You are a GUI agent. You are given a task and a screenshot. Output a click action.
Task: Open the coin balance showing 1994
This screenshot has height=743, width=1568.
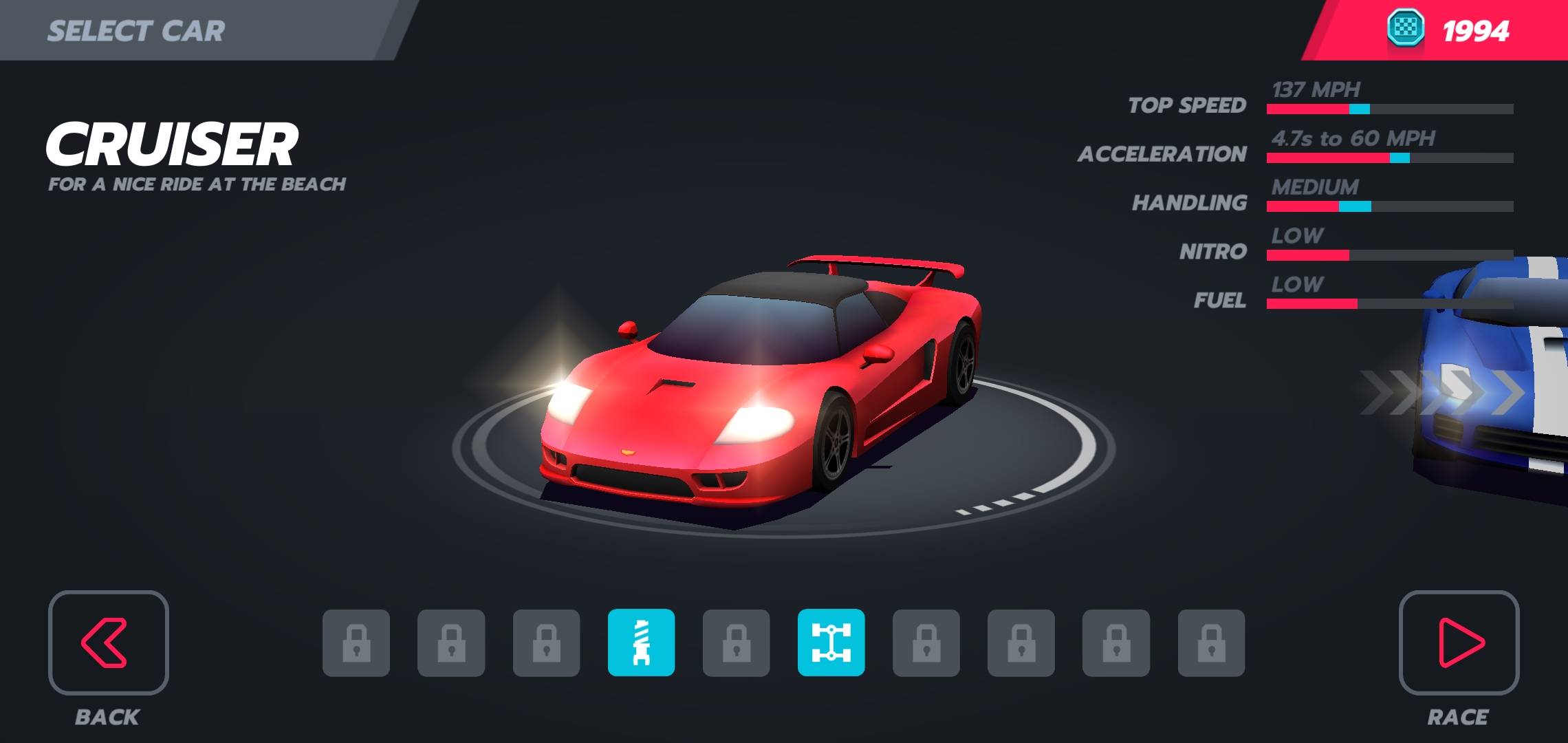(x=1447, y=30)
